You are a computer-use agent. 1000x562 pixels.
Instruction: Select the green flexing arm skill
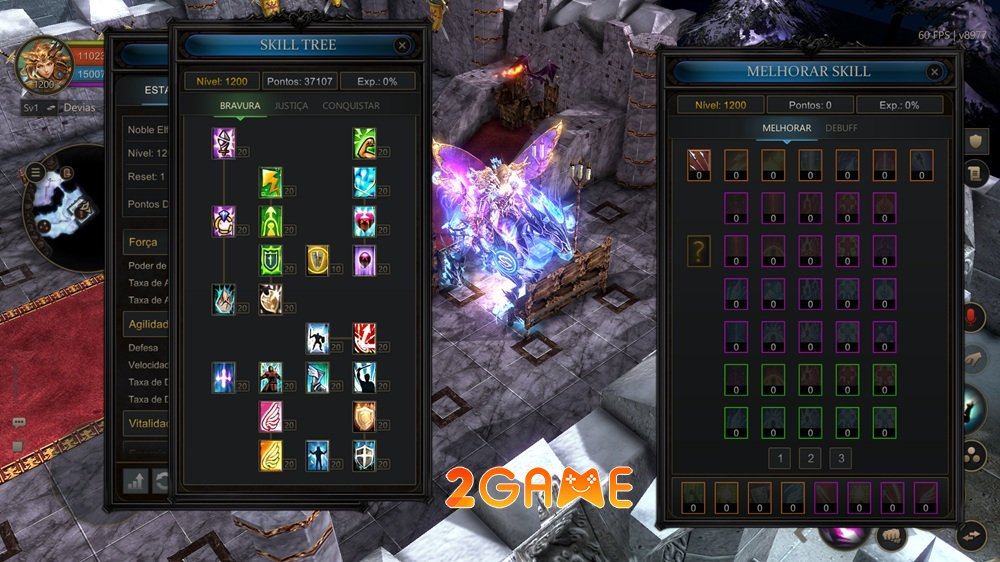click(364, 143)
